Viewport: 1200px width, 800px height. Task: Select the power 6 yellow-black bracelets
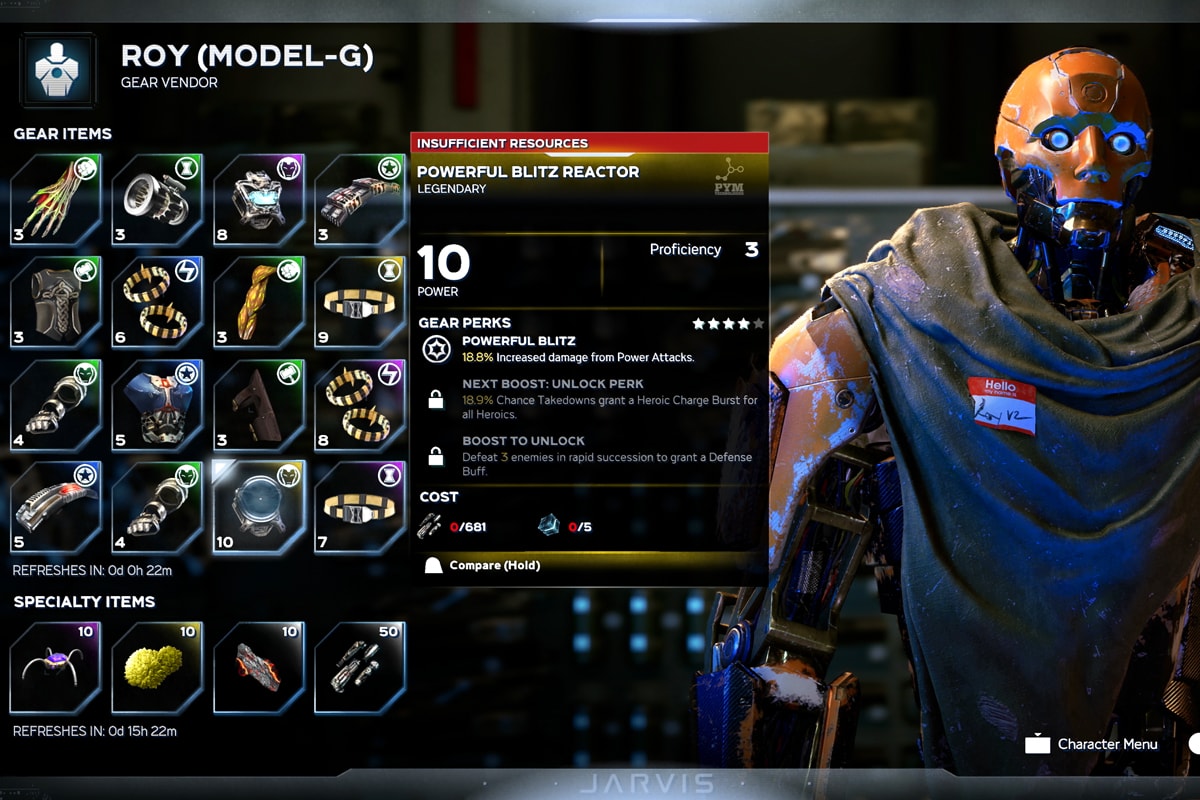click(157, 301)
